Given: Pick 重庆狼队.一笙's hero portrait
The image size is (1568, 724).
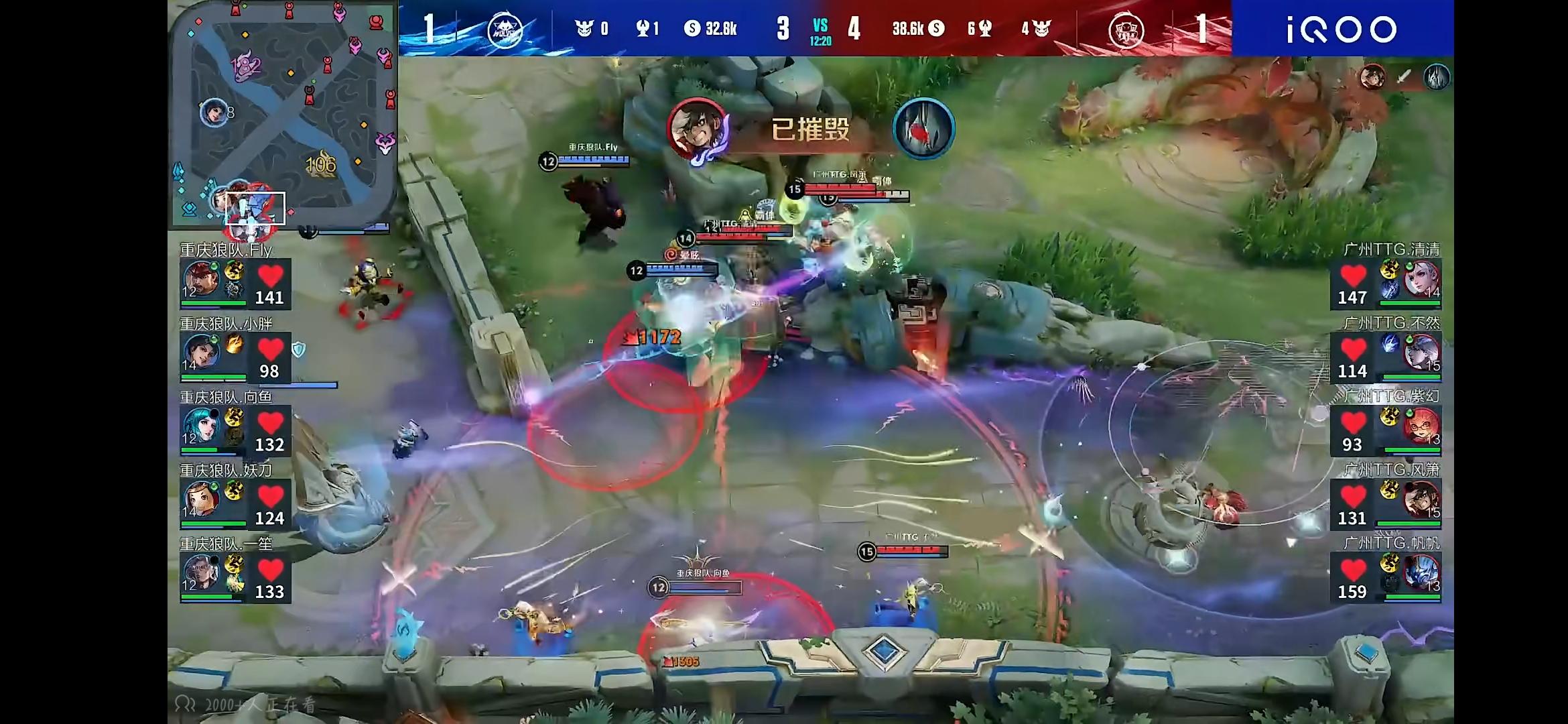Looking at the screenshot, I should [201, 573].
